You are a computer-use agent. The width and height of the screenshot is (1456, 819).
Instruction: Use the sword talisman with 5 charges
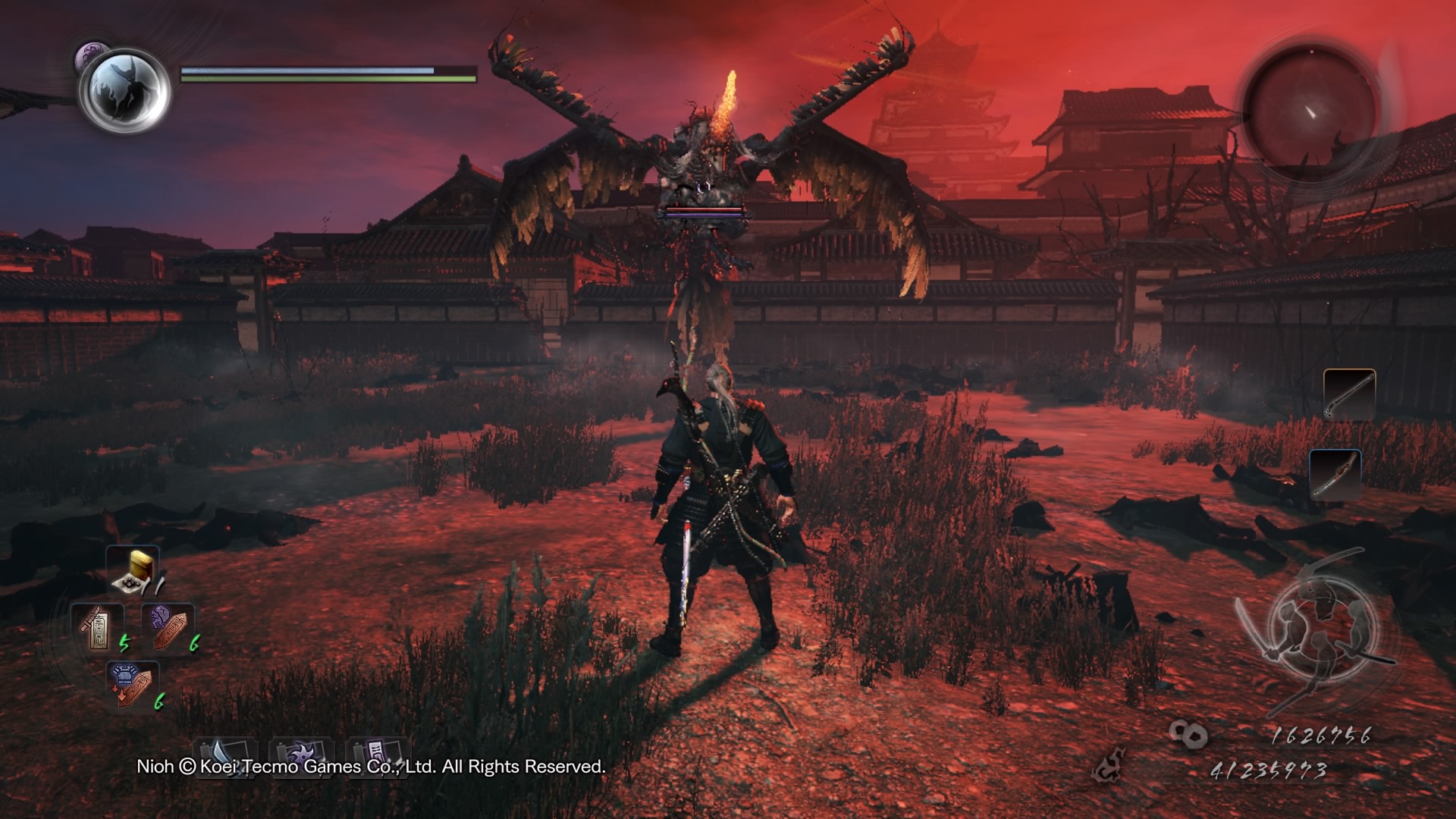click(x=97, y=628)
